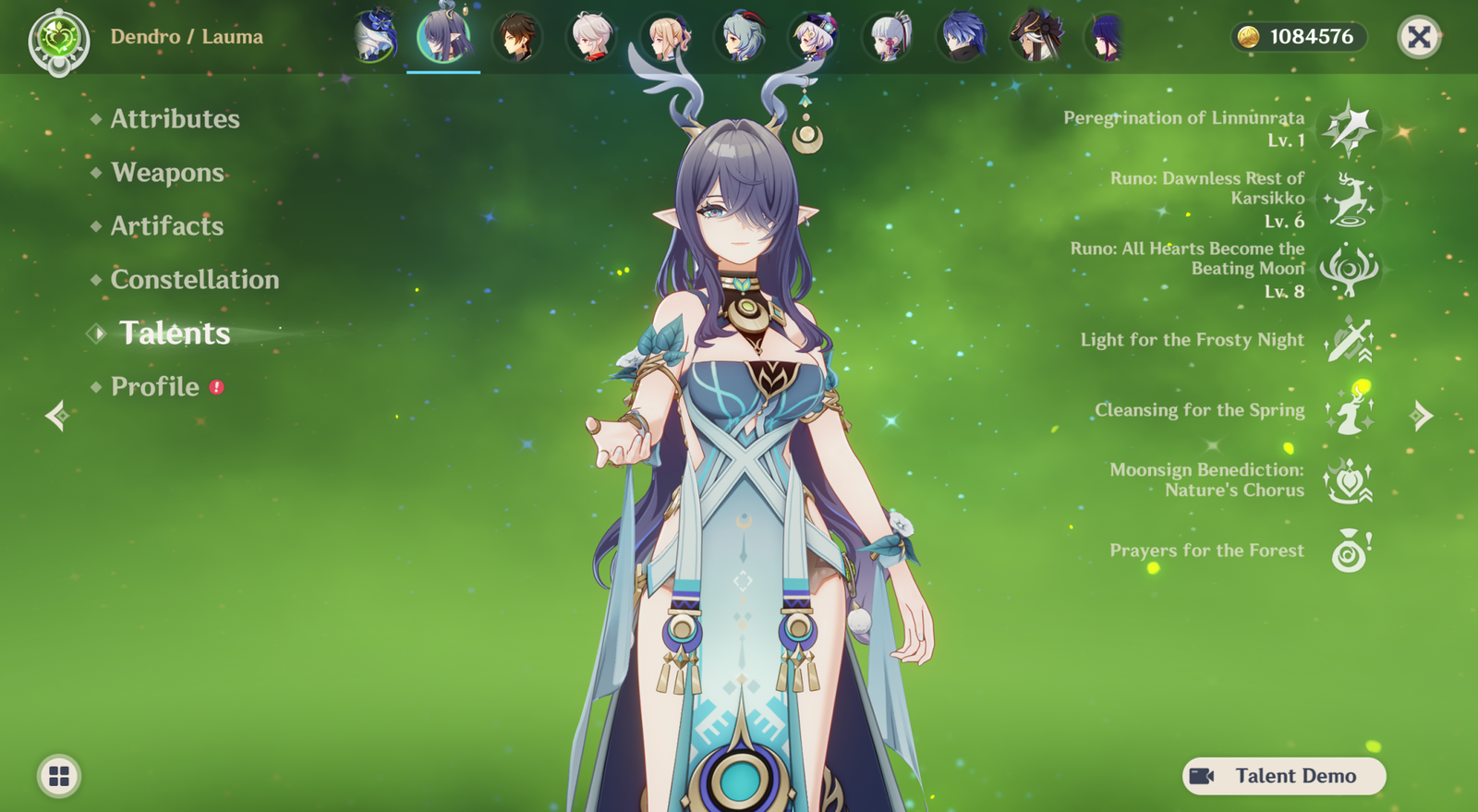Play the Talent Demo video

tap(1284, 776)
